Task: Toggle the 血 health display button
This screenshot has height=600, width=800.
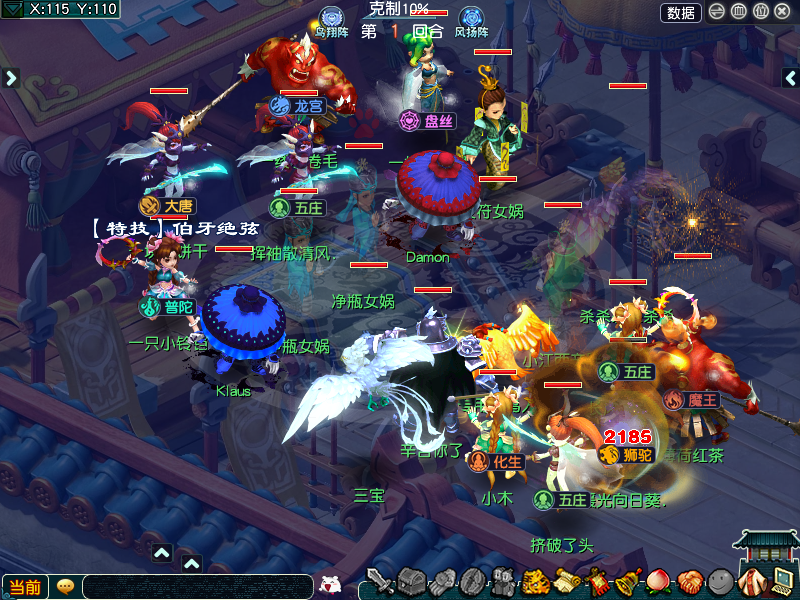Action: point(739,13)
